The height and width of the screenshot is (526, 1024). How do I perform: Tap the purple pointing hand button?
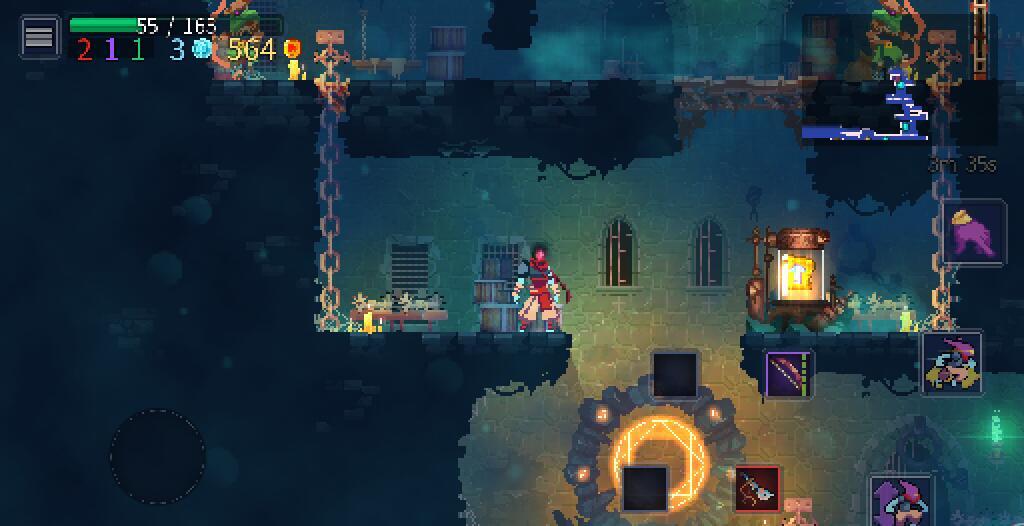[x=974, y=231]
